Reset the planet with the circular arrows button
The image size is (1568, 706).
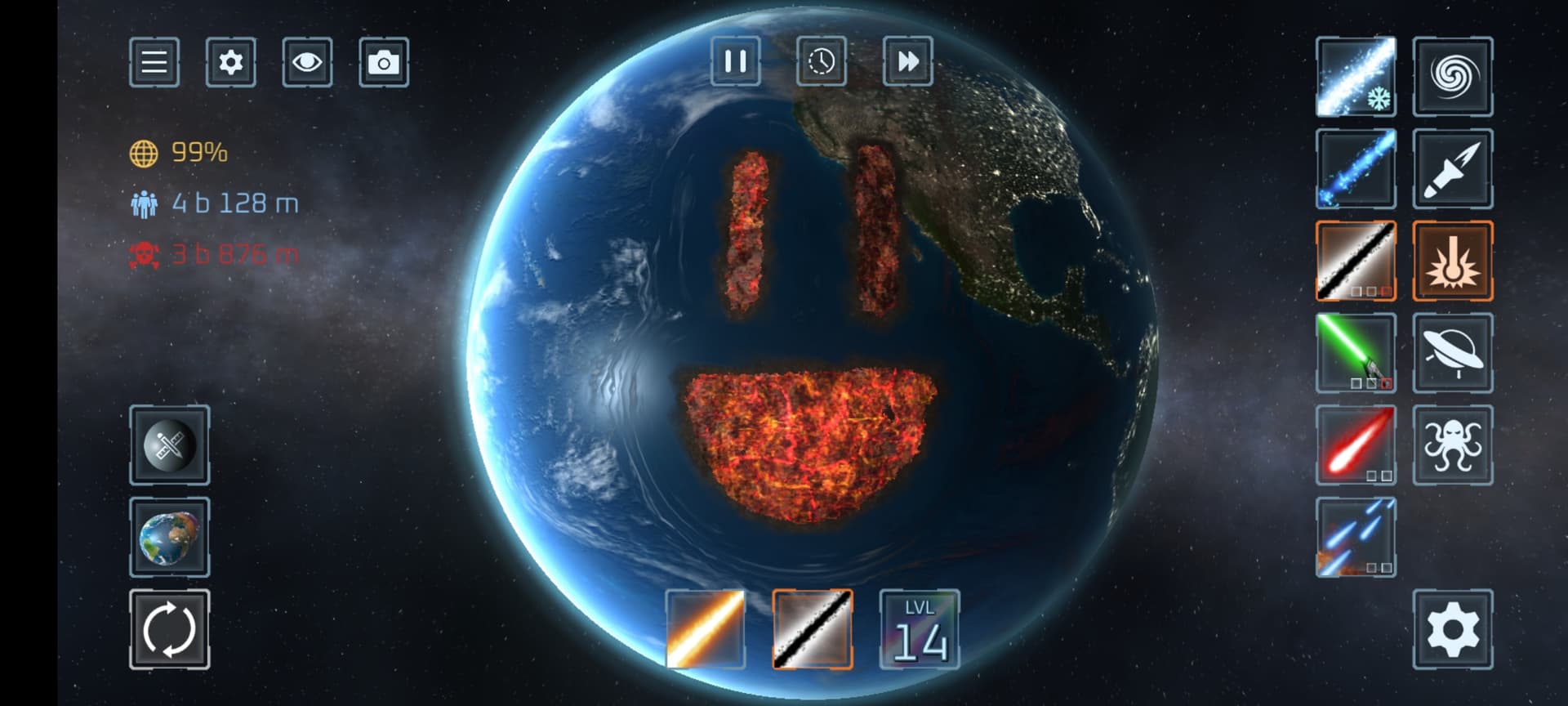tap(170, 629)
